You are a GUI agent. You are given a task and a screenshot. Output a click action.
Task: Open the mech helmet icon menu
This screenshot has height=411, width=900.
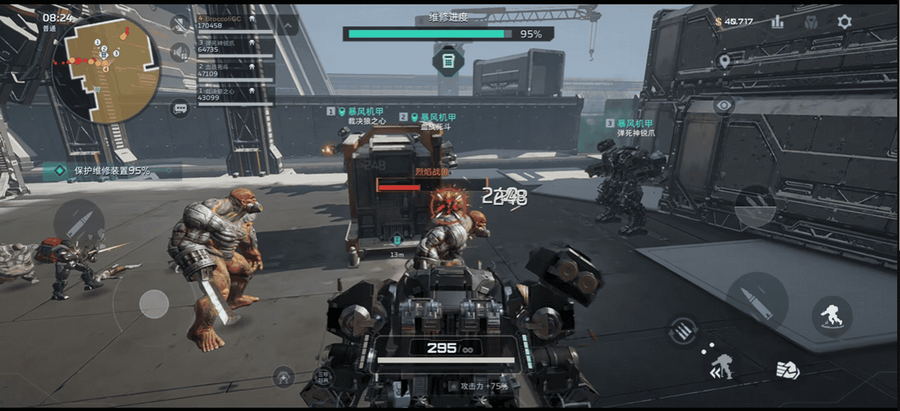pyautogui.click(x=810, y=21)
